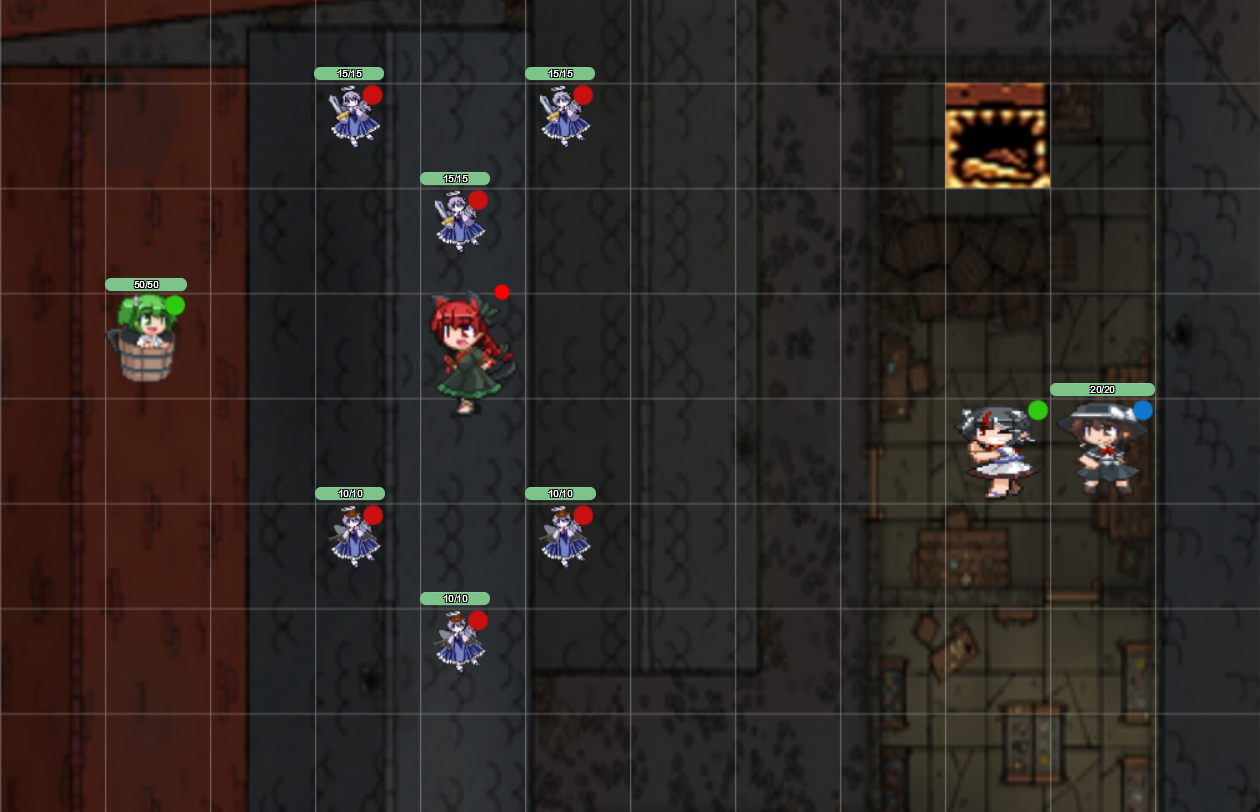1260x812 pixels.
Task: Select the black-haired girl in white dress token
Action: (x=996, y=452)
